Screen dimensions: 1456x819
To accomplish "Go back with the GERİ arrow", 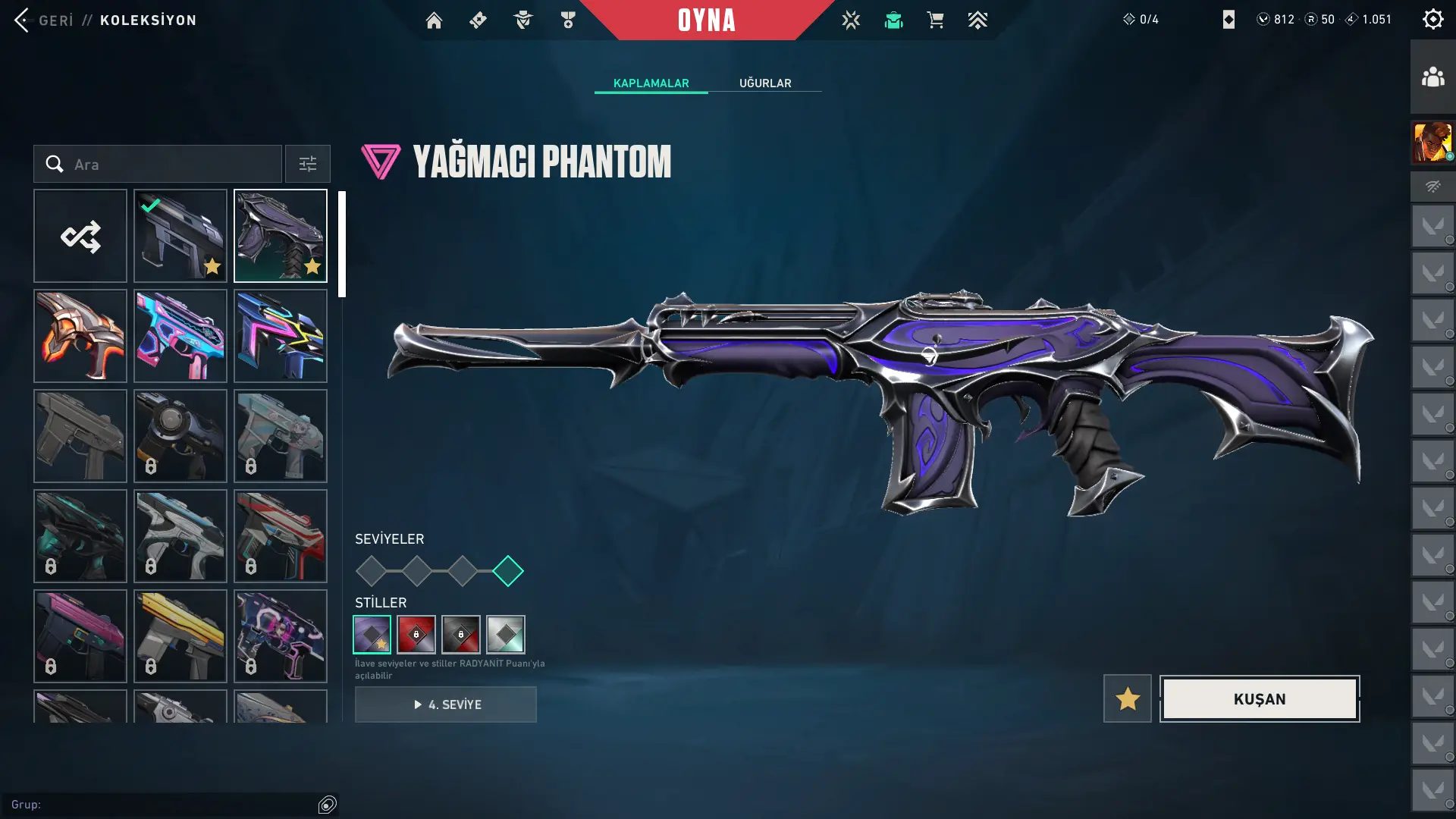I will click(x=23, y=20).
